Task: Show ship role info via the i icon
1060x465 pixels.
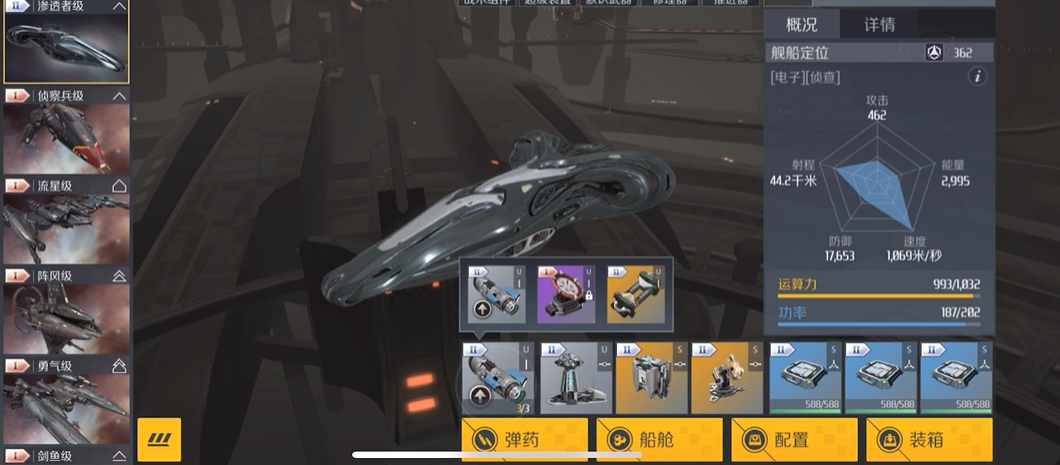Action: point(978,77)
